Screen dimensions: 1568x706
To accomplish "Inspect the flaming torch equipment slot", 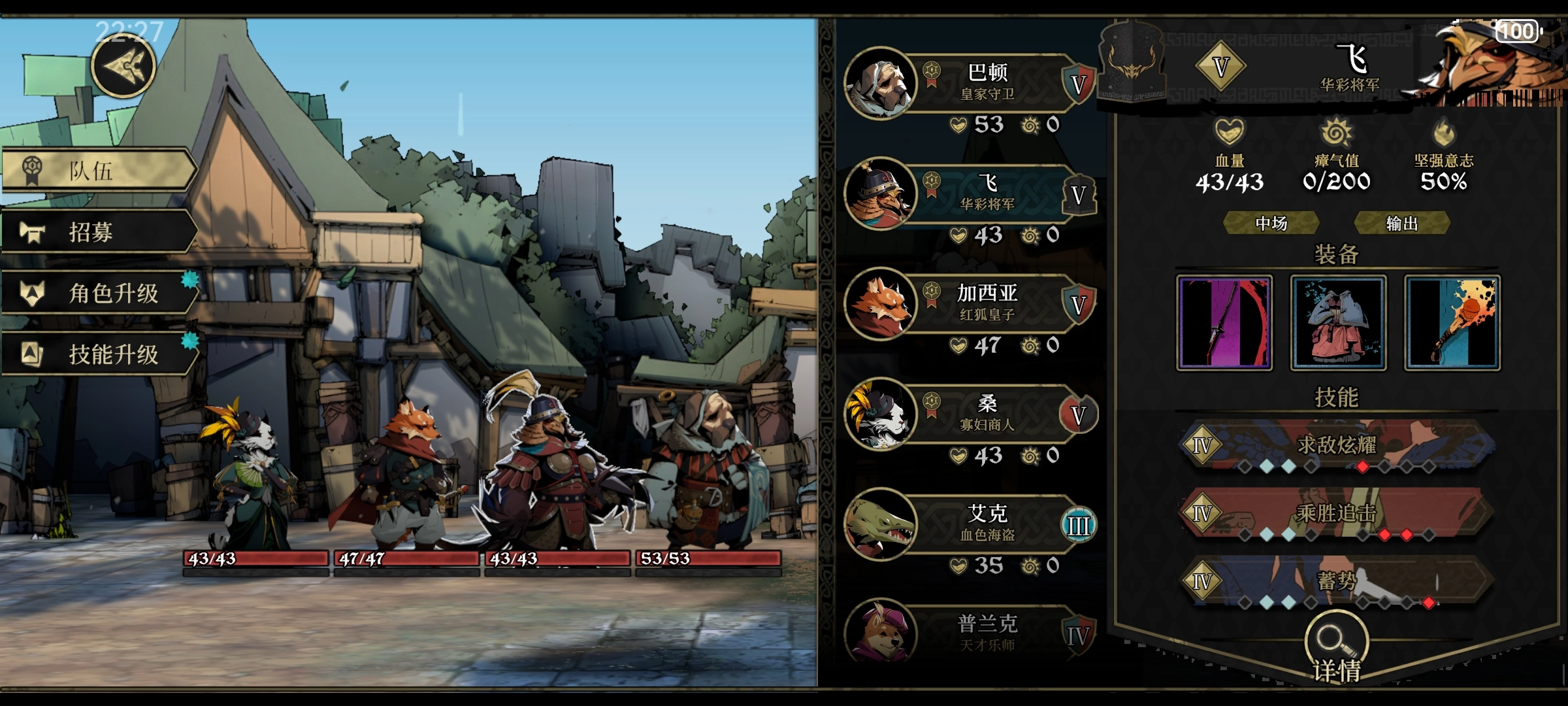I will point(1452,323).
